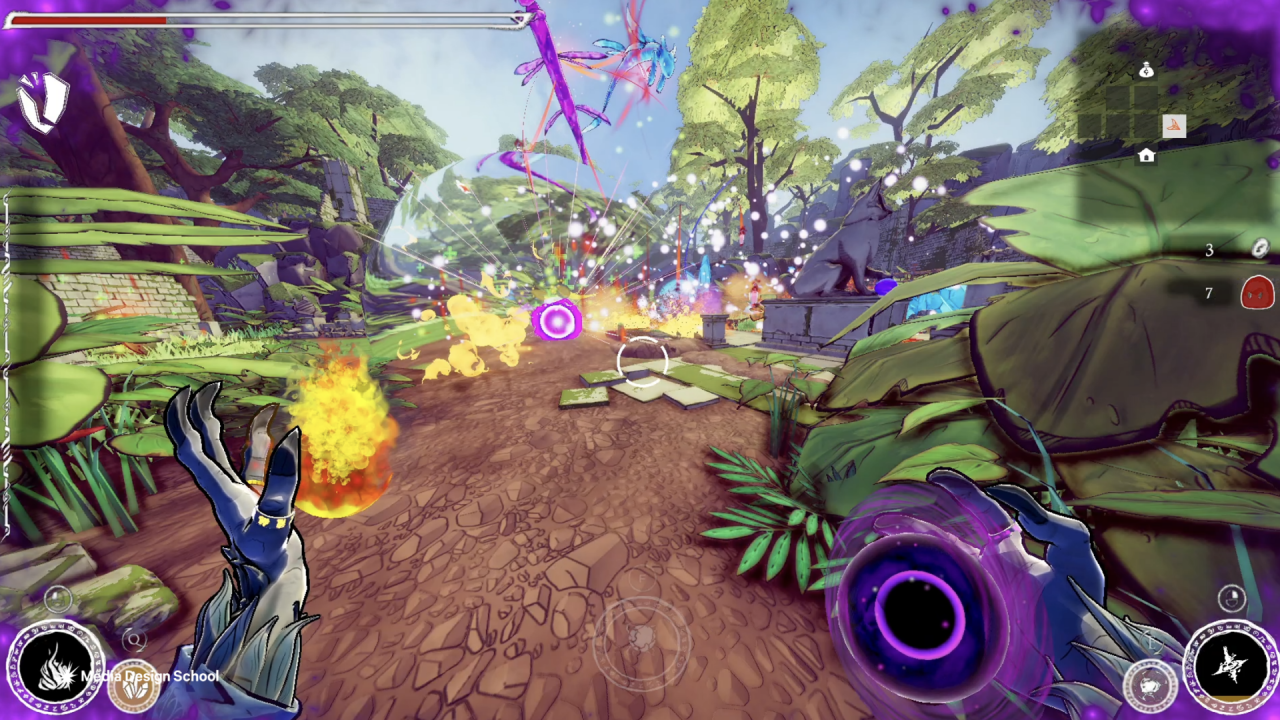The image size is (1280, 720).
Task: Select the home marker on the minimap
Action: click(1146, 155)
